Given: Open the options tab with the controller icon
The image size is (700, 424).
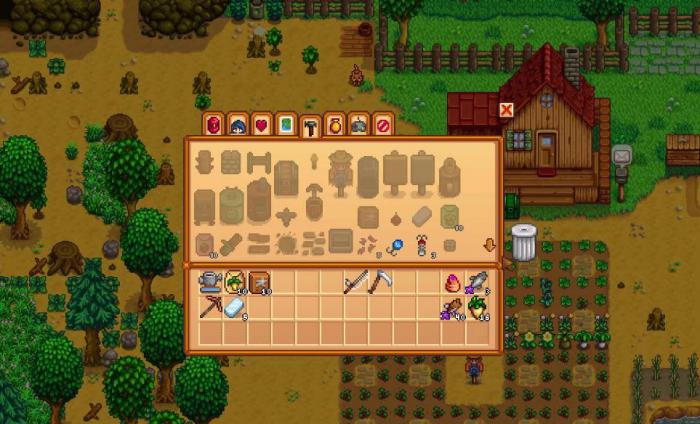Looking at the screenshot, I should pos(359,125).
